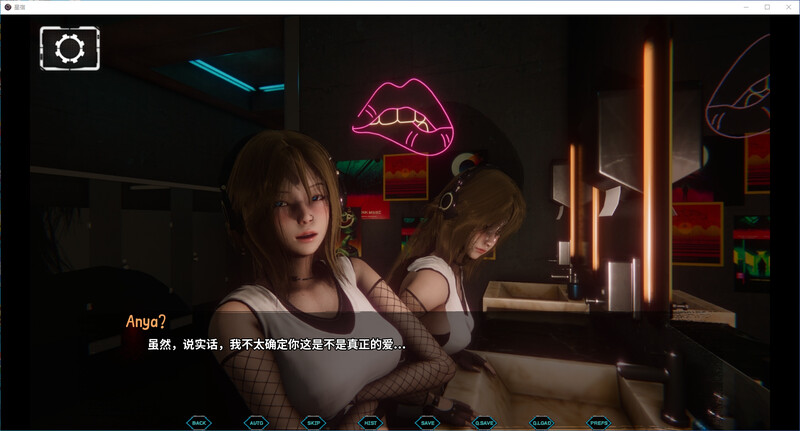
Task: Open the SAVE menu
Action: 427,422
